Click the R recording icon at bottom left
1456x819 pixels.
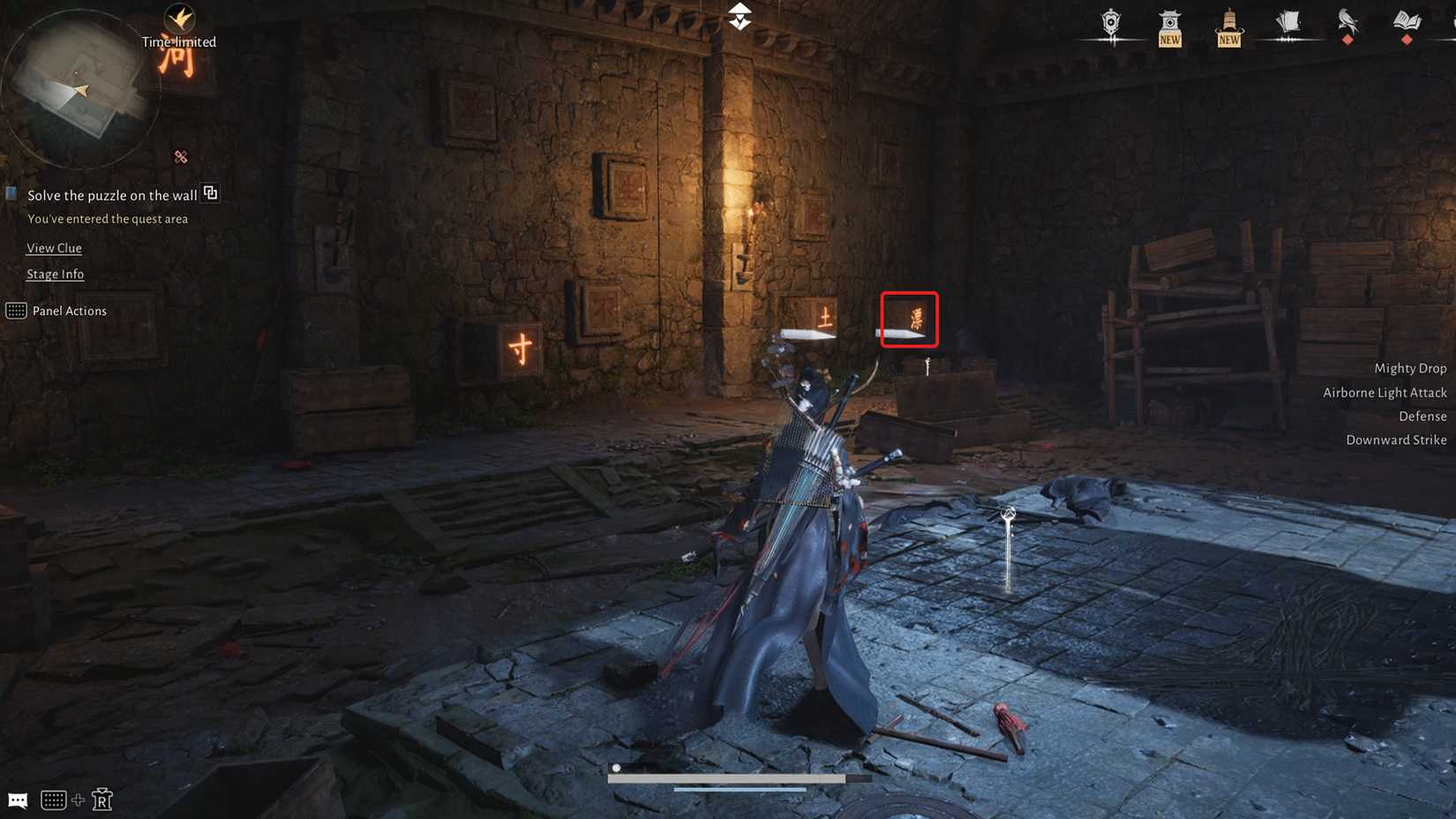click(103, 800)
